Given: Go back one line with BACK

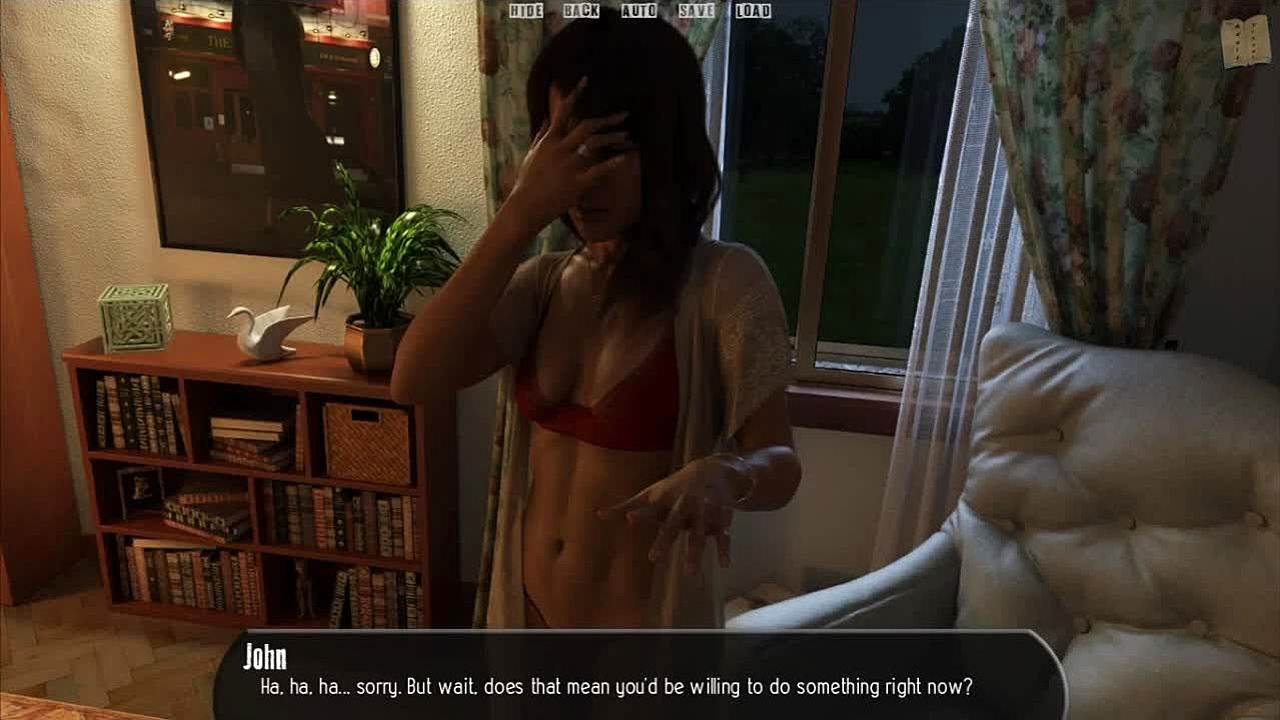Looking at the screenshot, I should pos(581,11).
